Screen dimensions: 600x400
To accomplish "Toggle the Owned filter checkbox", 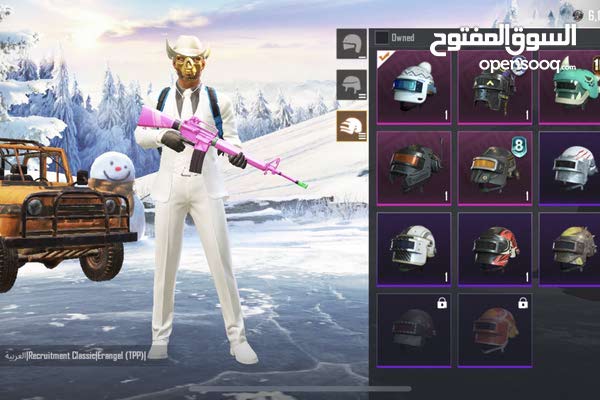I will (x=382, y=38).
